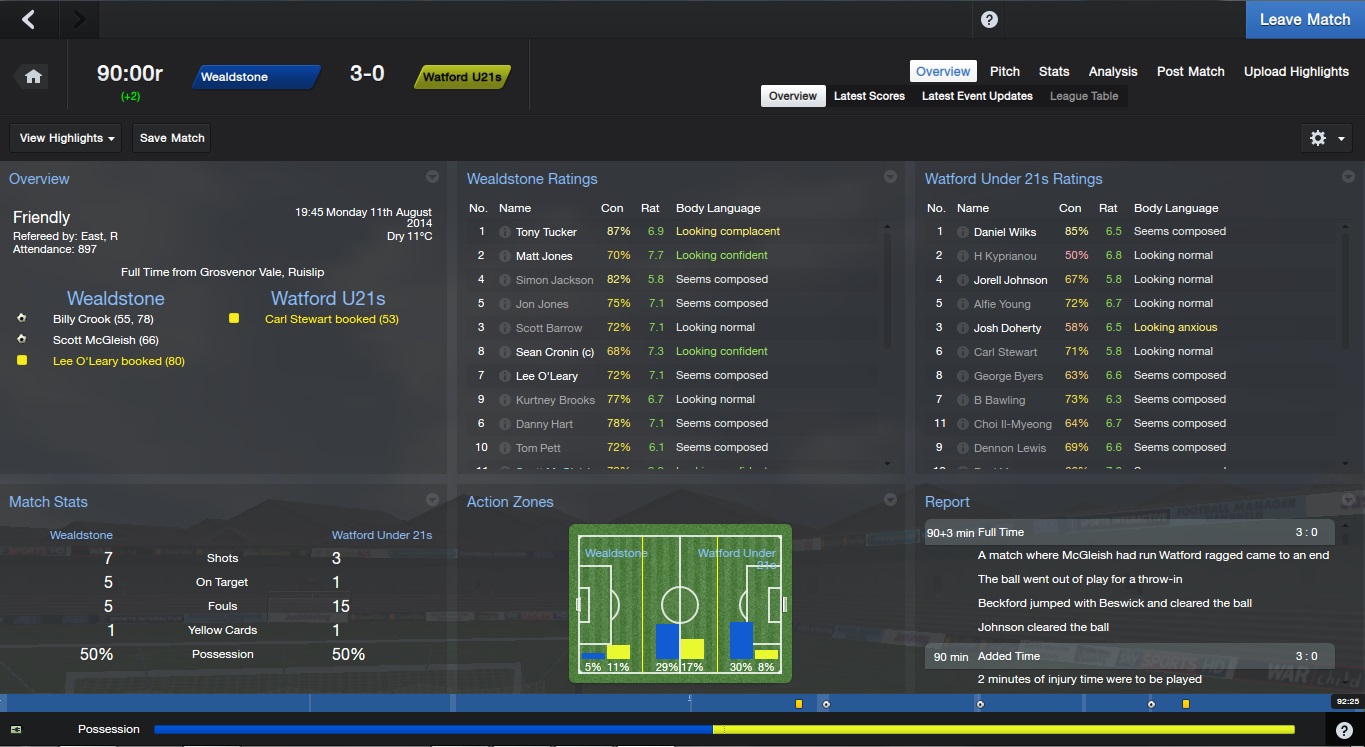Open the Report panel dropdown arrow
The width and height of the screenshot is (1365, 747).
point(1348,500)
